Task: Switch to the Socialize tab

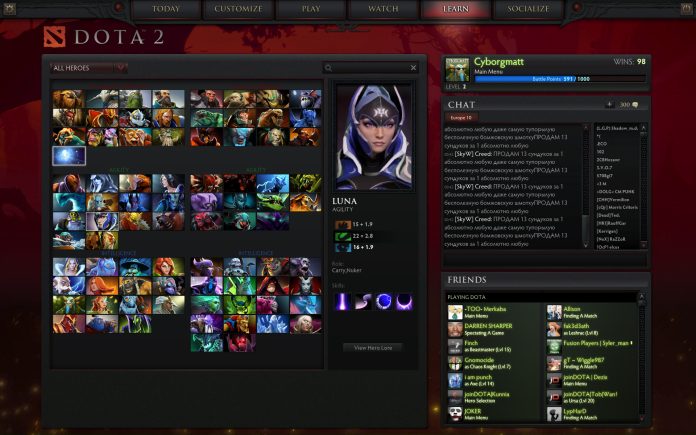Action: (528, 9)
